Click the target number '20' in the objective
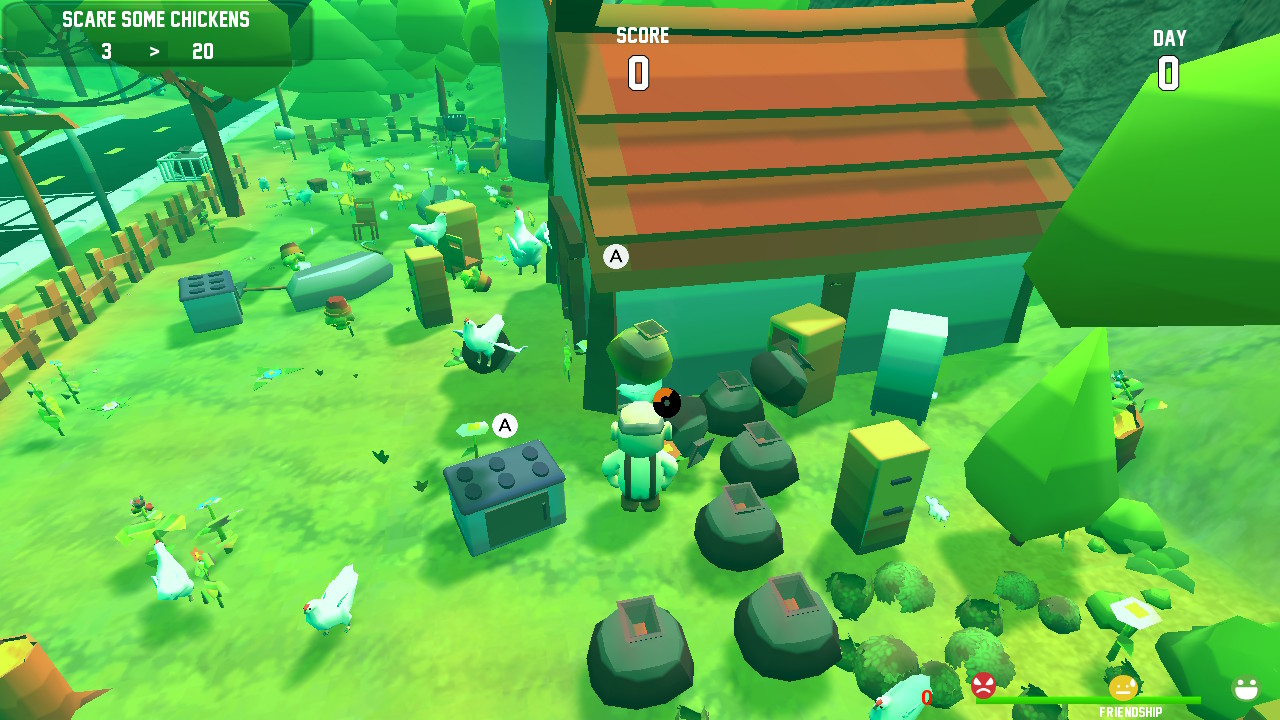This screenshot has height=720, width=1280. pyautogui.click(x=202, y=51)
